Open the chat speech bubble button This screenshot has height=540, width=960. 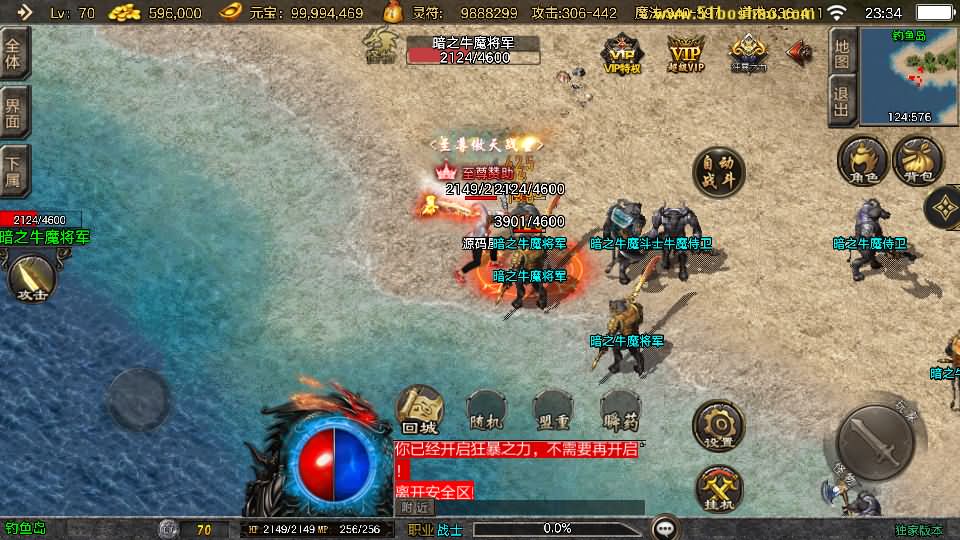(663, 528)
